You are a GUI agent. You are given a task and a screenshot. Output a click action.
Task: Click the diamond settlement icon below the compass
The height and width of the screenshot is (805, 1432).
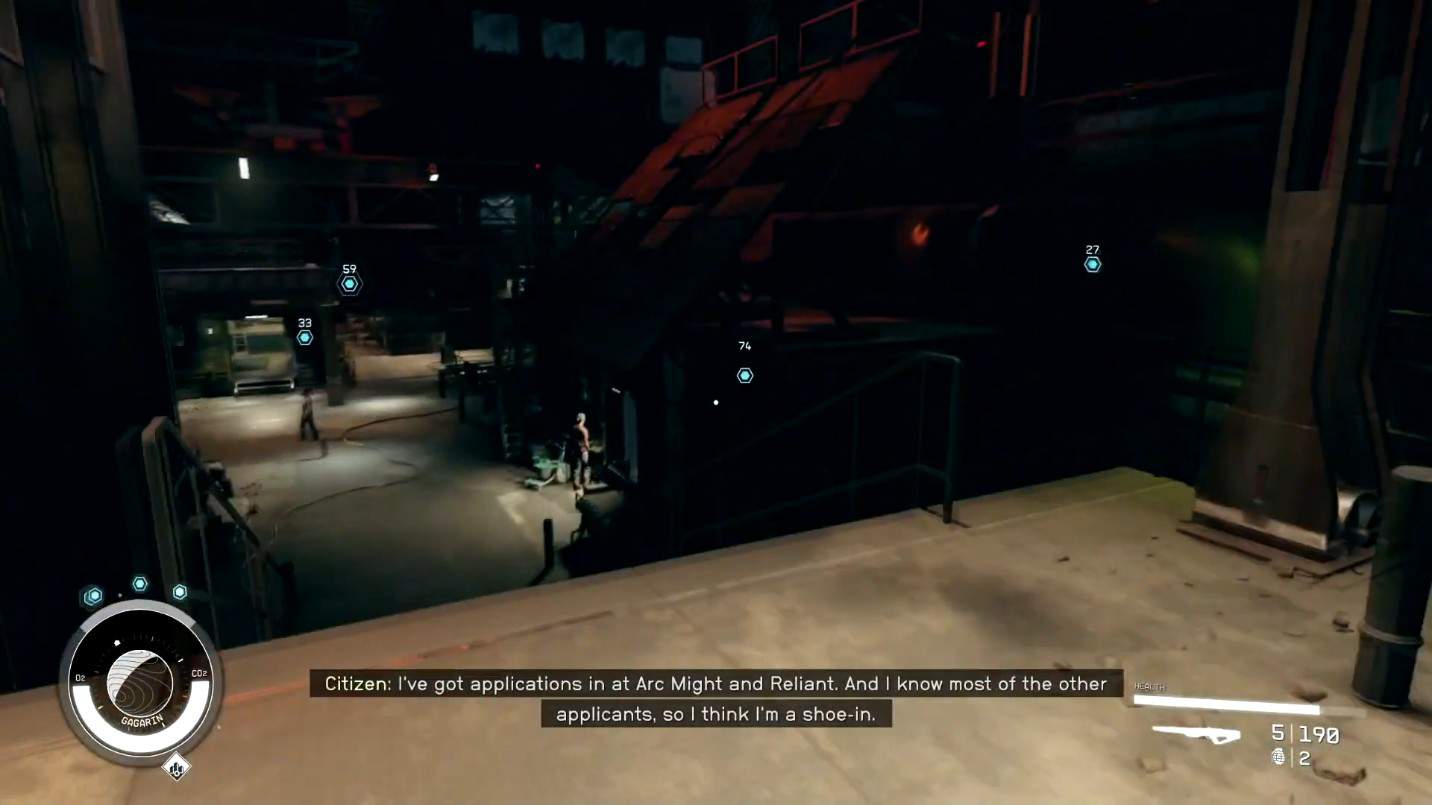point(176,768)
